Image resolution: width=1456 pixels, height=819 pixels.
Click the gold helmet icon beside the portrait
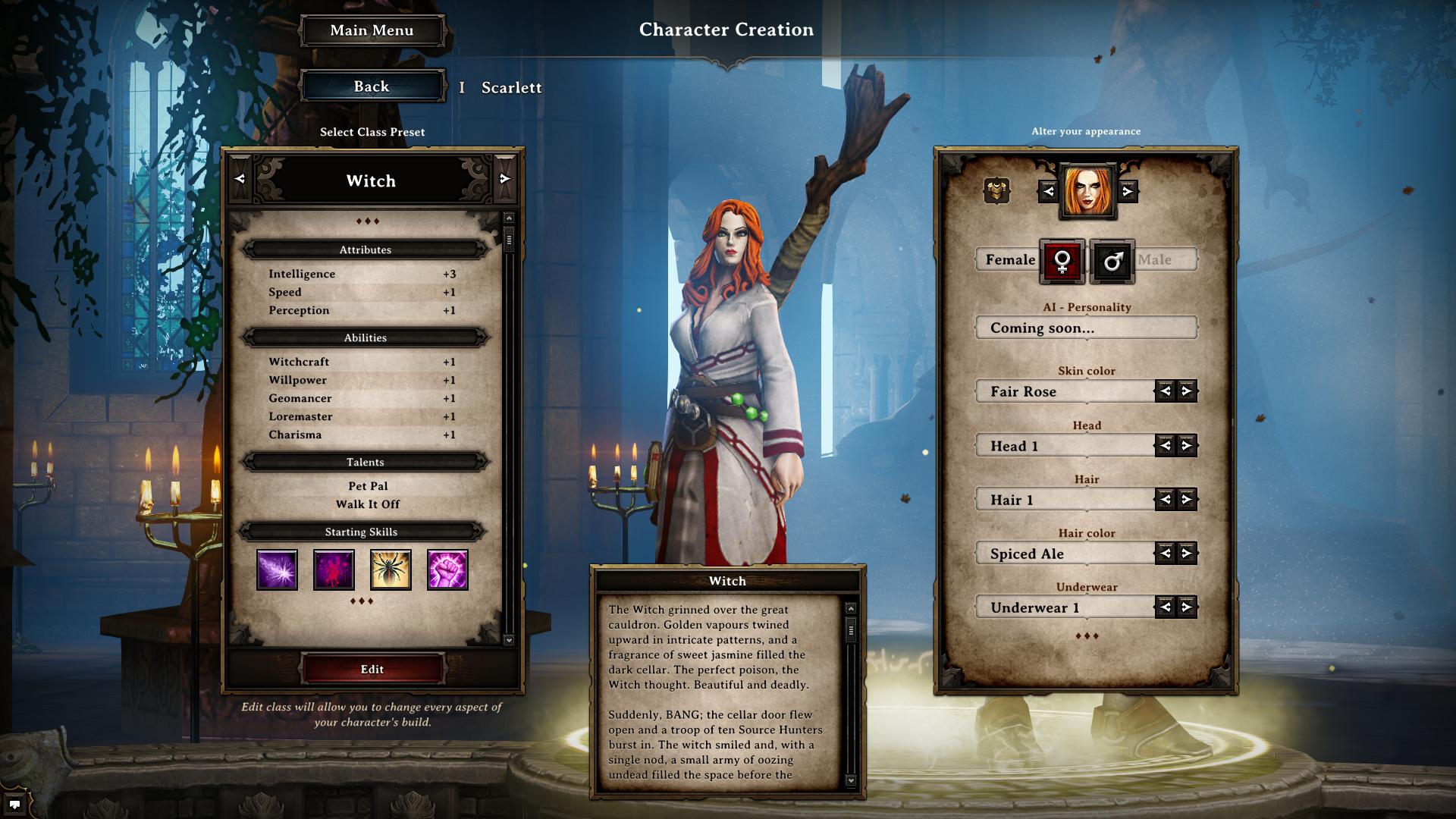point(996,190)
